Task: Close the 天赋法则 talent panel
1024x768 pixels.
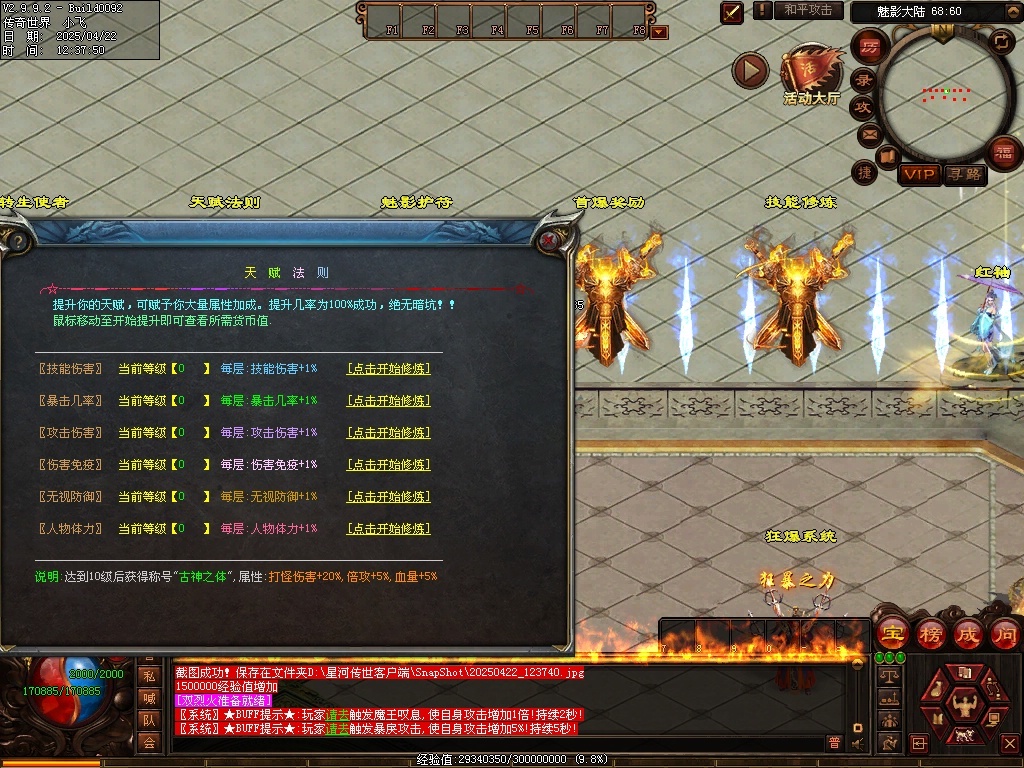Action: pos(549,241)
